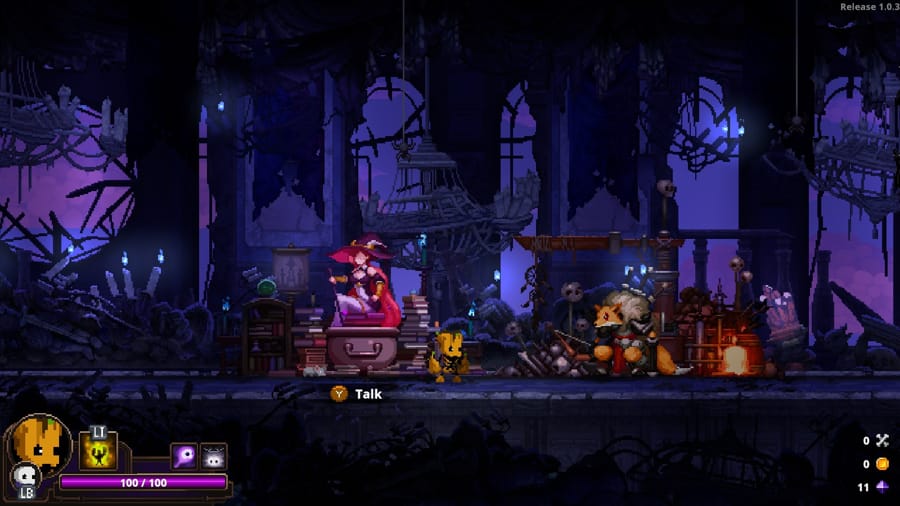900x506 pixels.
Task: Click the secondary white skull swap icon
Action: tap(23, 475)
